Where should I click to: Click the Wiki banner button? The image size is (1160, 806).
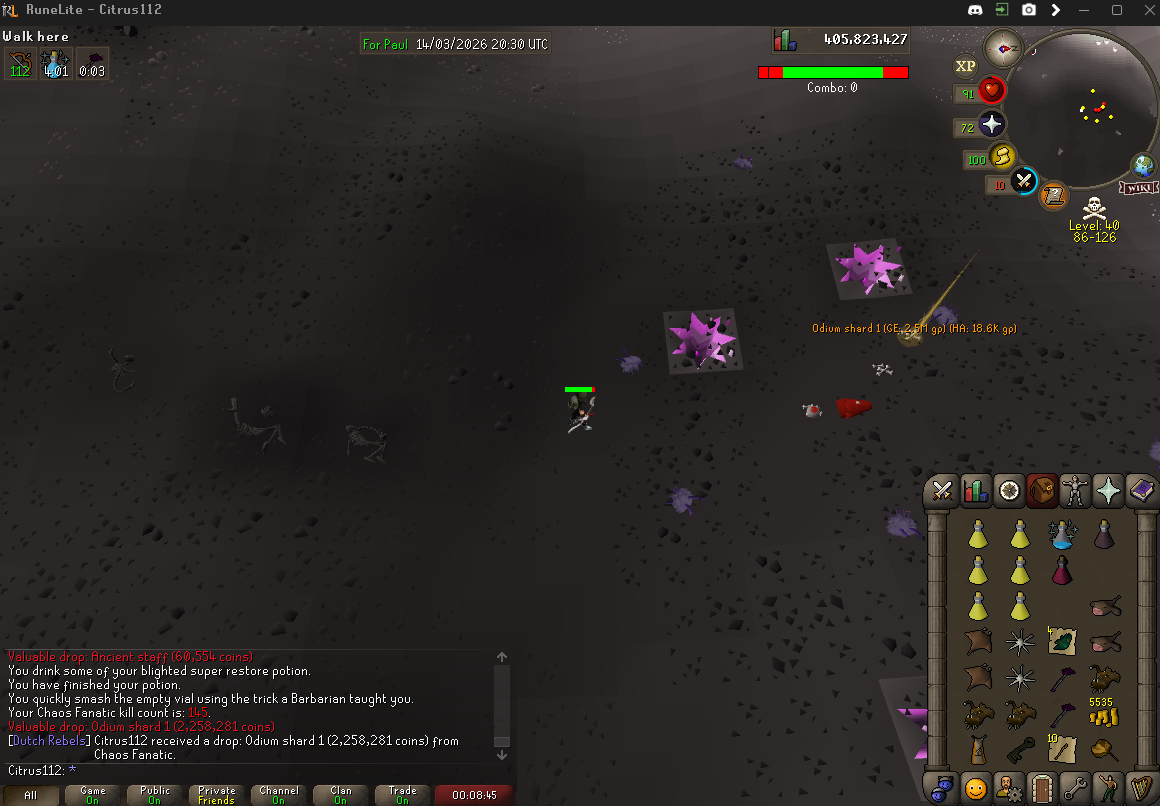(1140, 188)
